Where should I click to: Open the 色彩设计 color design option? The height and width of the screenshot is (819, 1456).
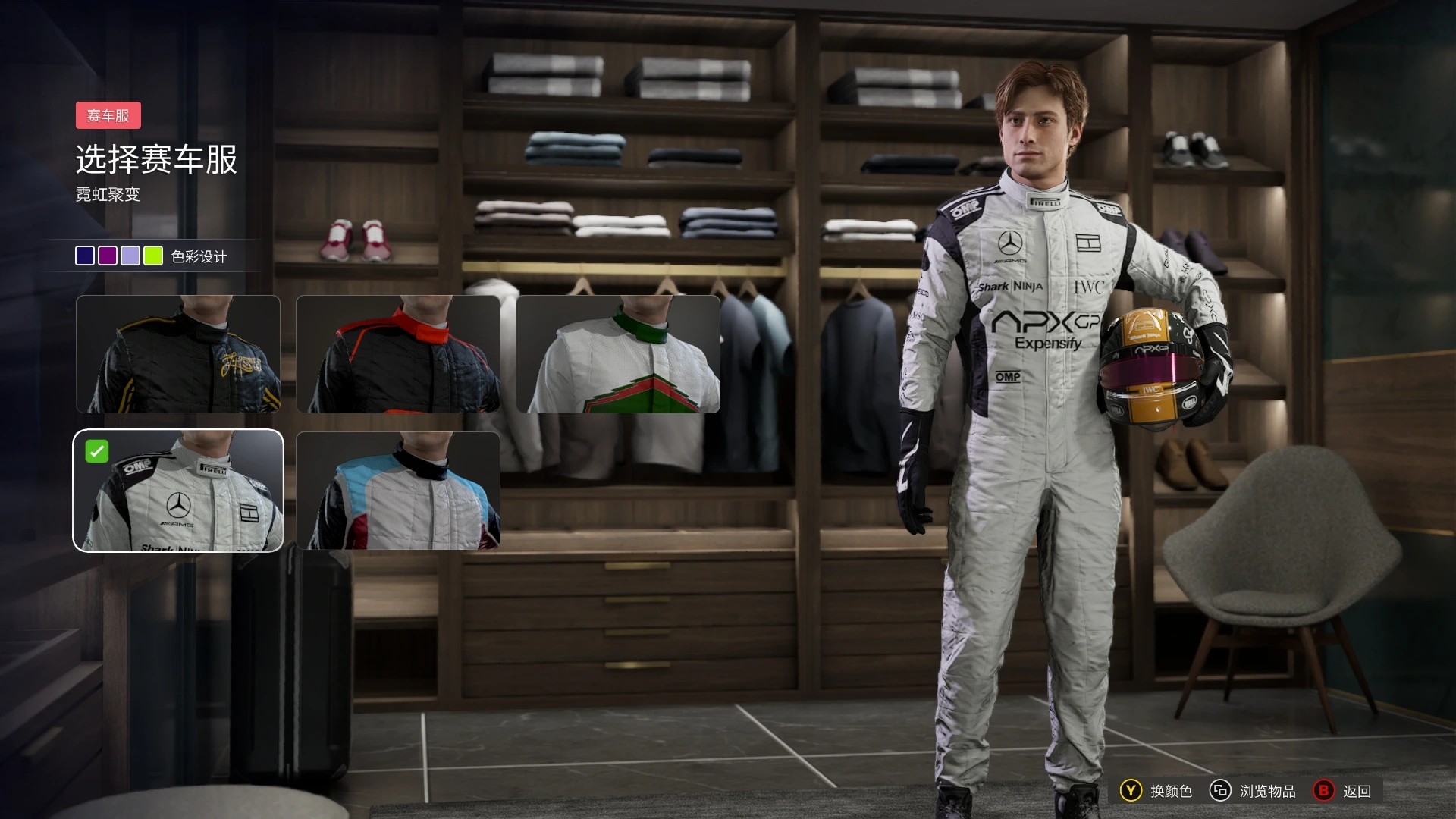click(199, 257)
